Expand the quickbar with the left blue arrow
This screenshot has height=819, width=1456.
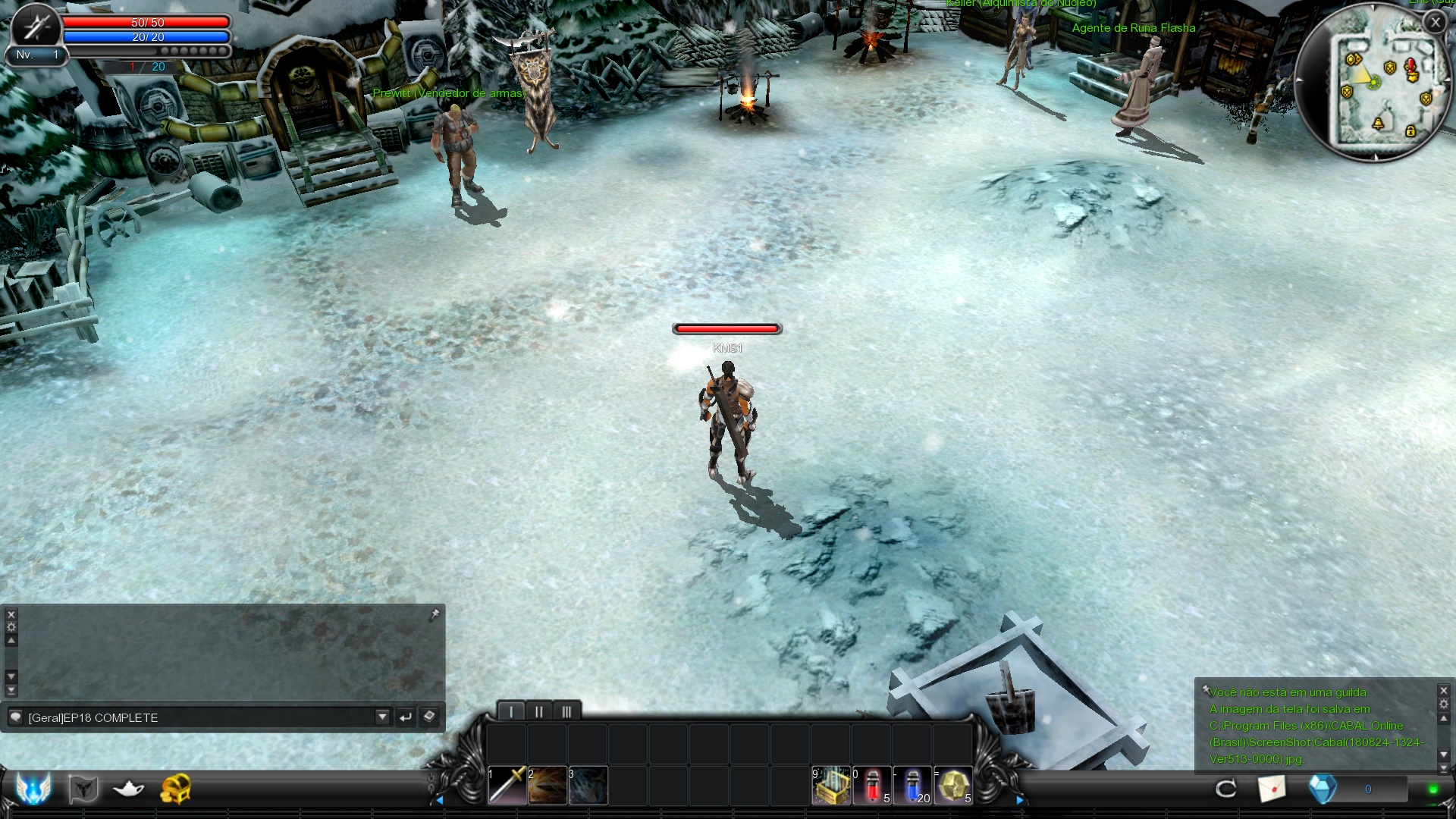[x=441, y=799]
